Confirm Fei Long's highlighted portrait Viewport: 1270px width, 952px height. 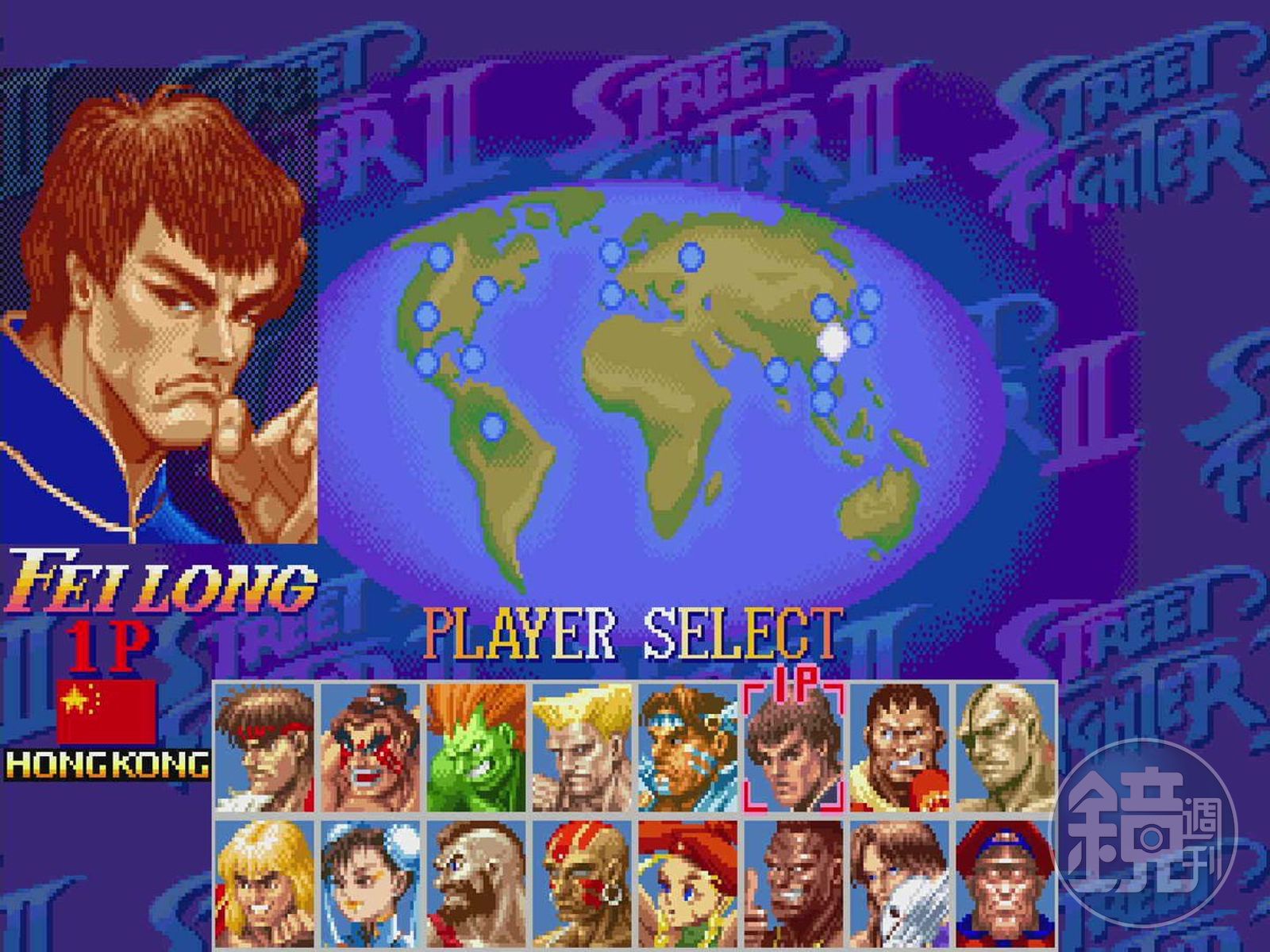794,747
